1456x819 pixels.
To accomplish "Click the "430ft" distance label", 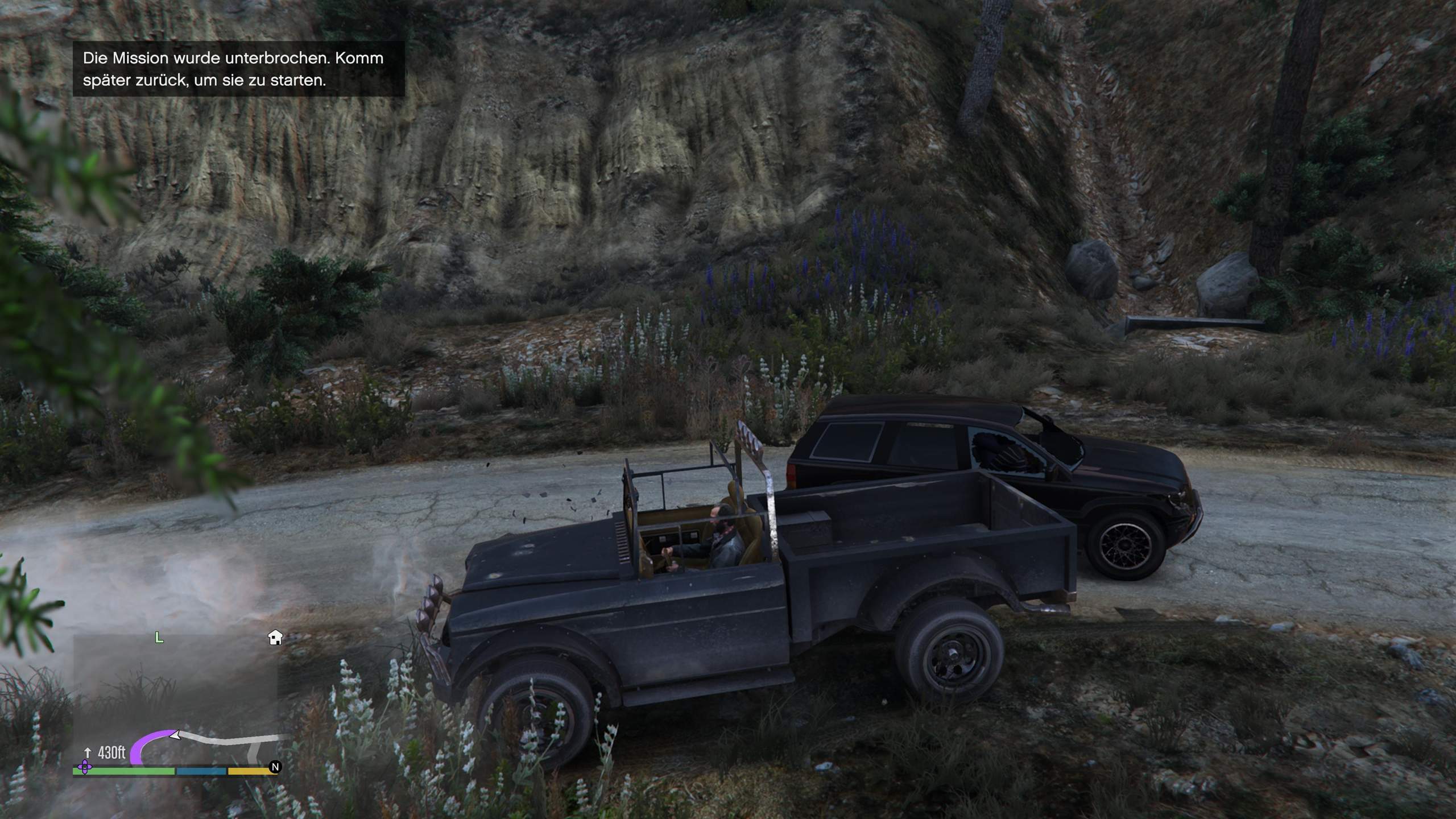I will tap(111, 751).
